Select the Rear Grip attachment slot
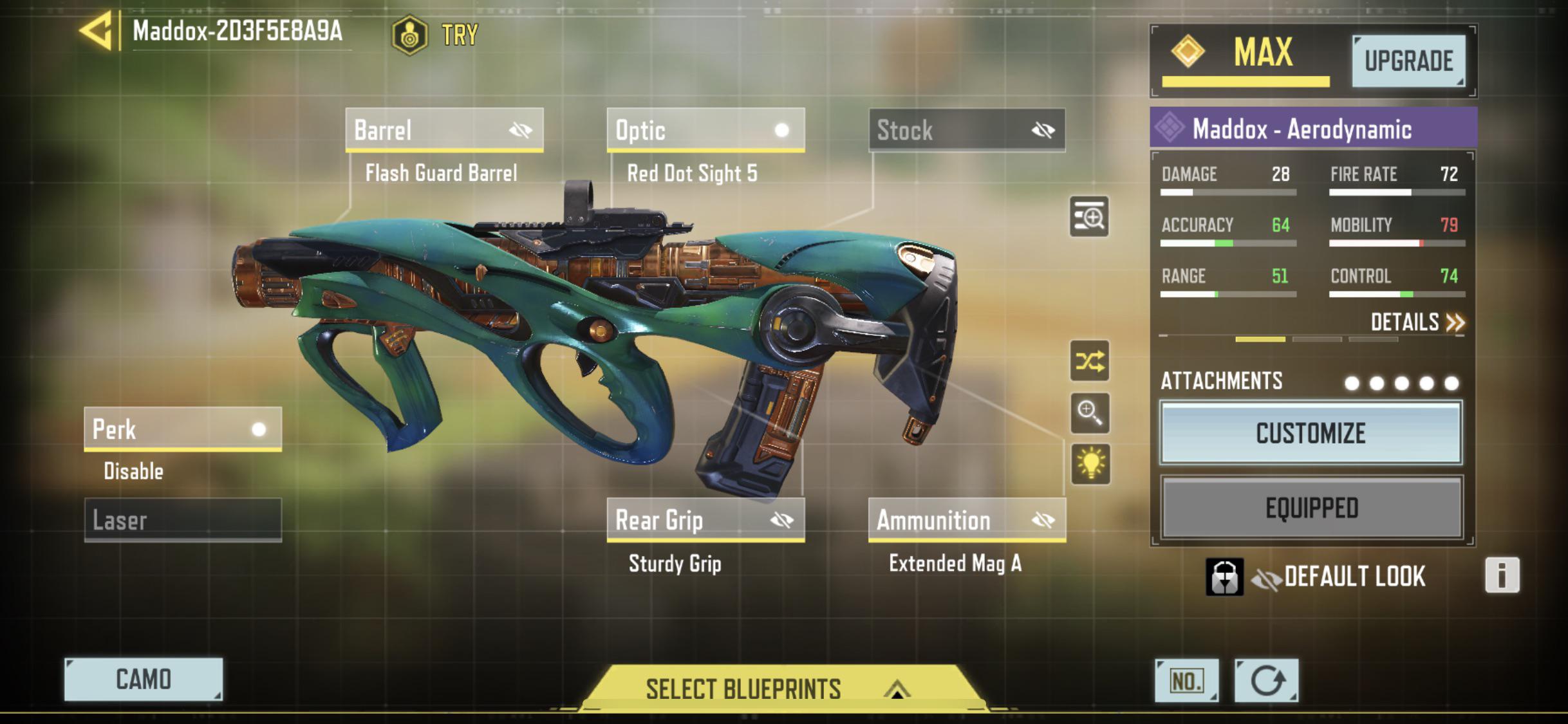Screen dimensions: 1568x724 click(705, 519)
